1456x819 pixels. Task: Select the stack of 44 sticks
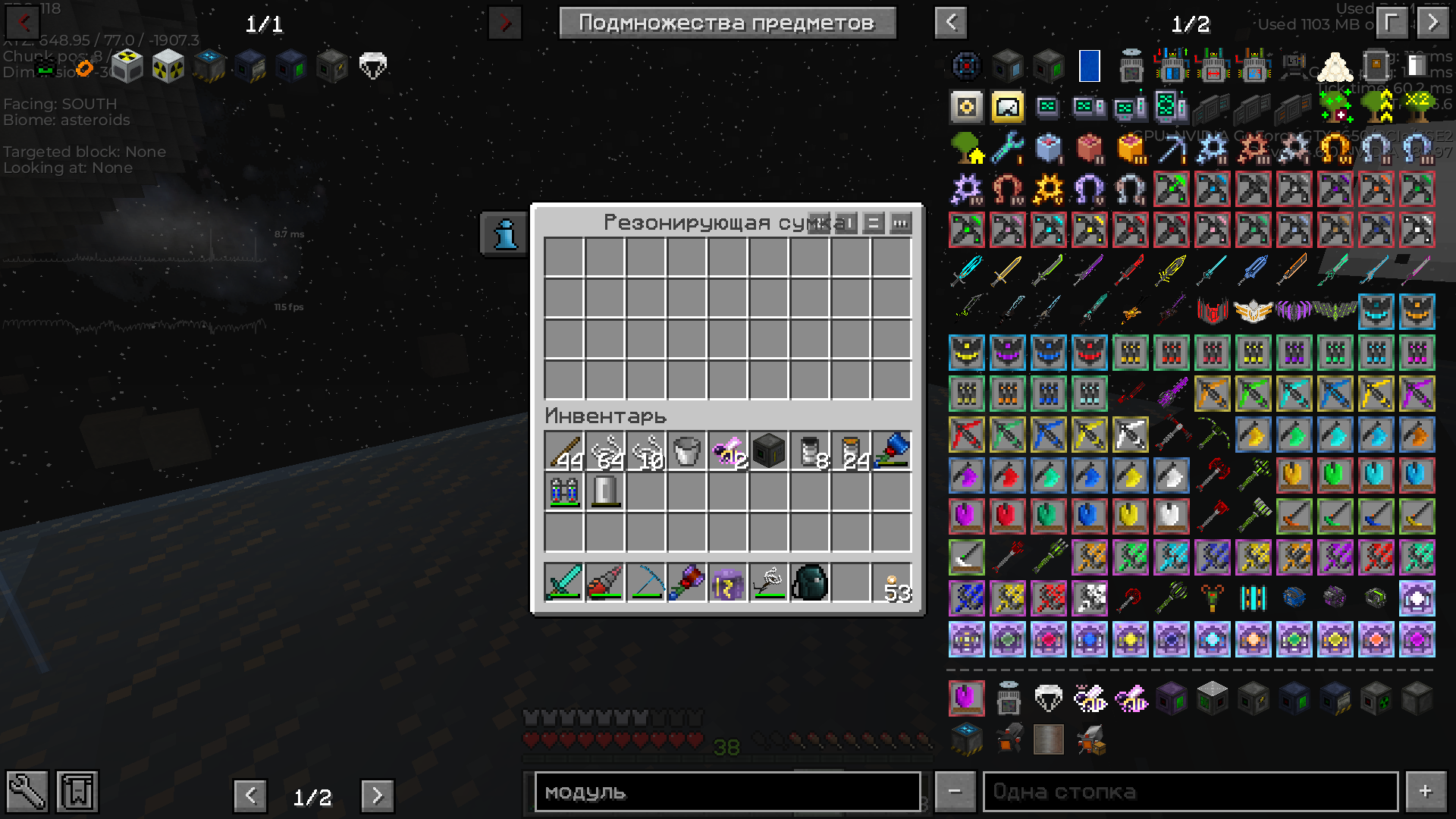coord(564,452)
